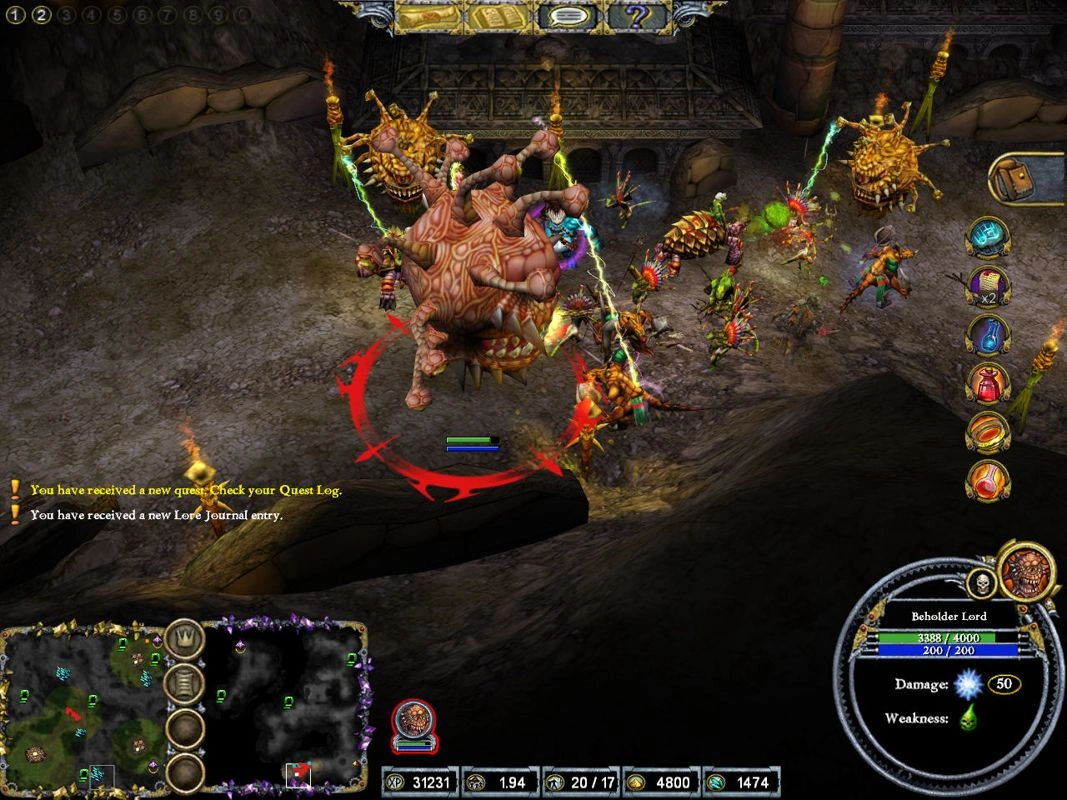Use the x2 scroll item
This screenshot has height=800, width=1067.
coord(988,287)
